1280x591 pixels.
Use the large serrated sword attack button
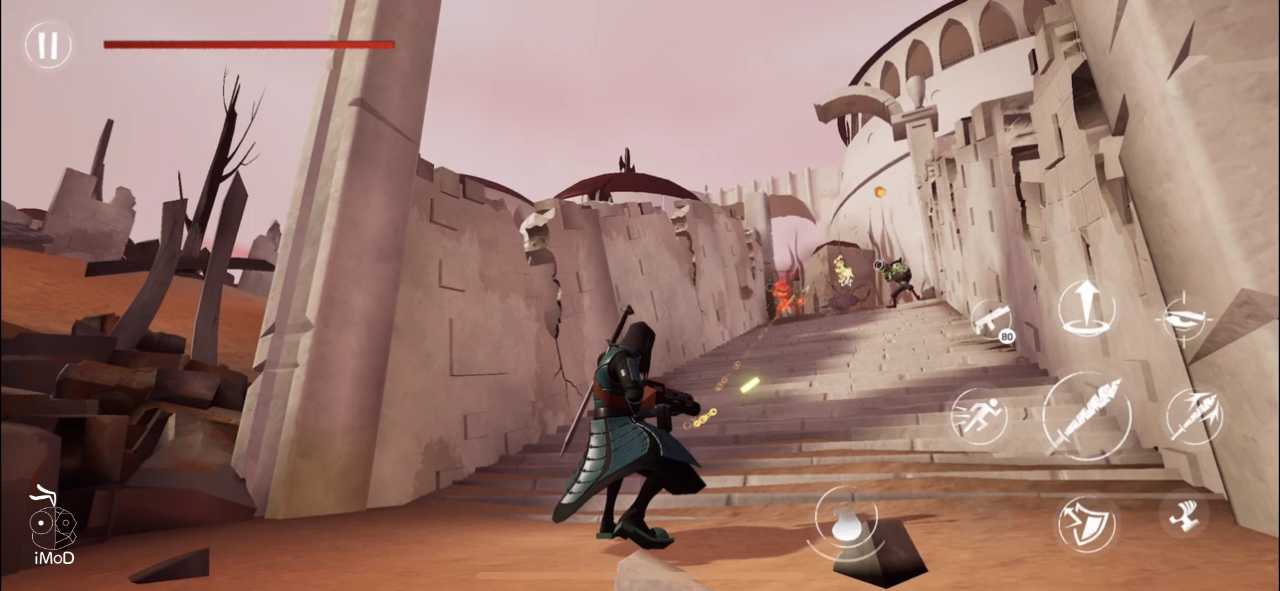[x=1087, y=416]
